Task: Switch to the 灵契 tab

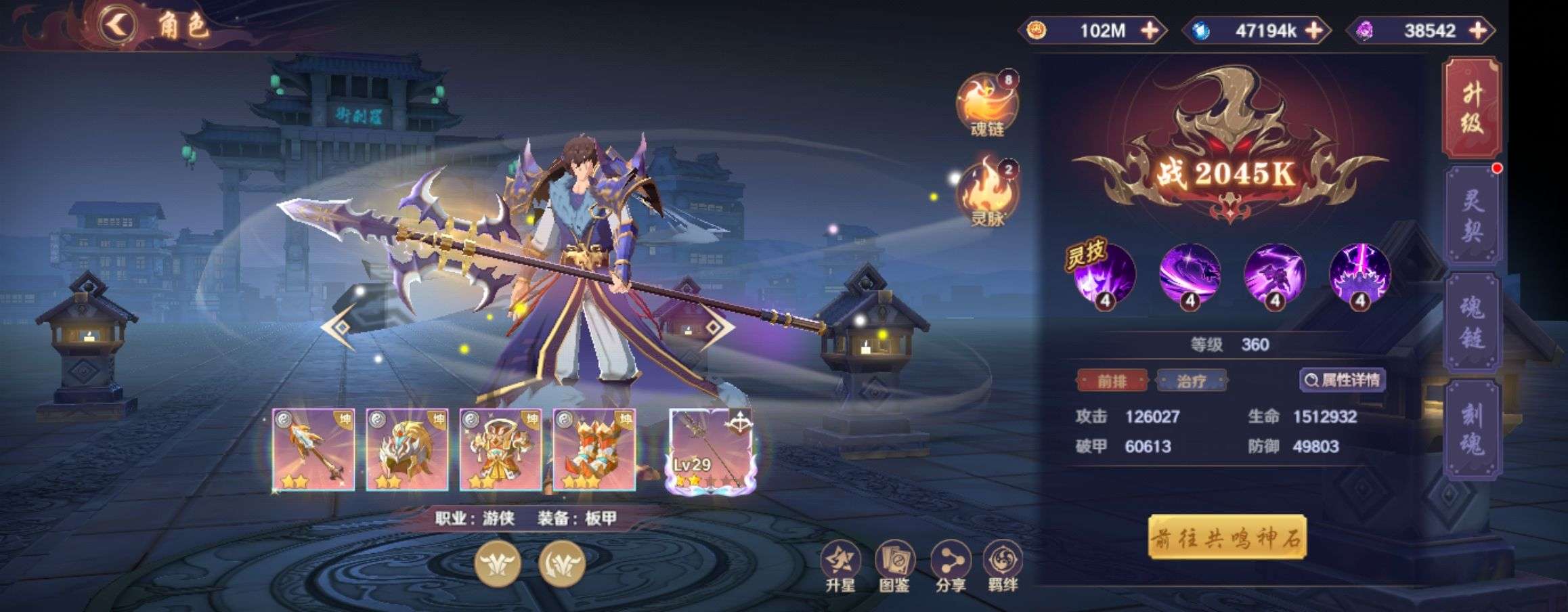Action: [1472, 216]
